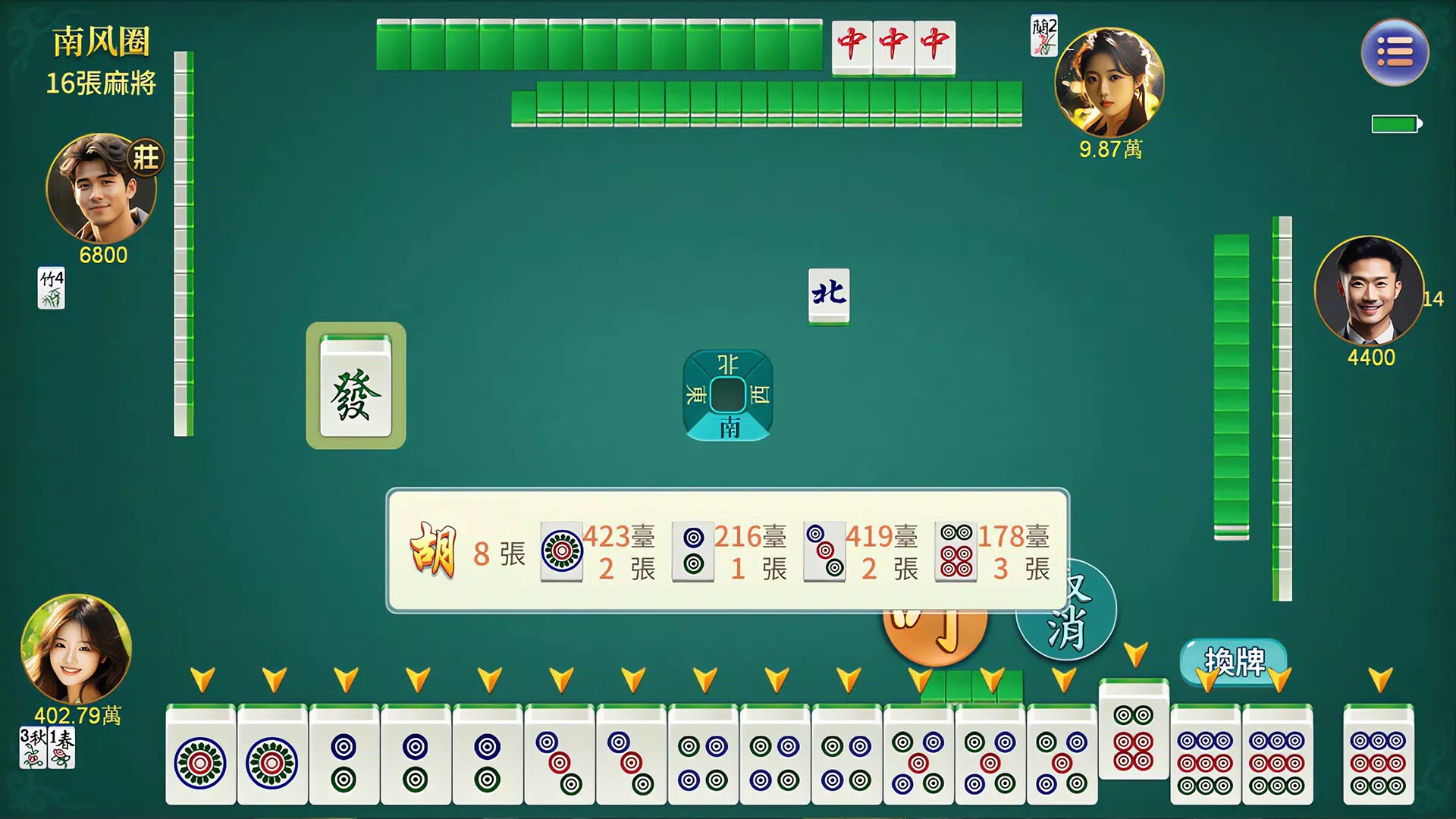This screenshot has height=819, width=1456.
Task: Click the 蘭2 flower tile near the top player
Action: pyautogui.click(x=1044, y=36)
